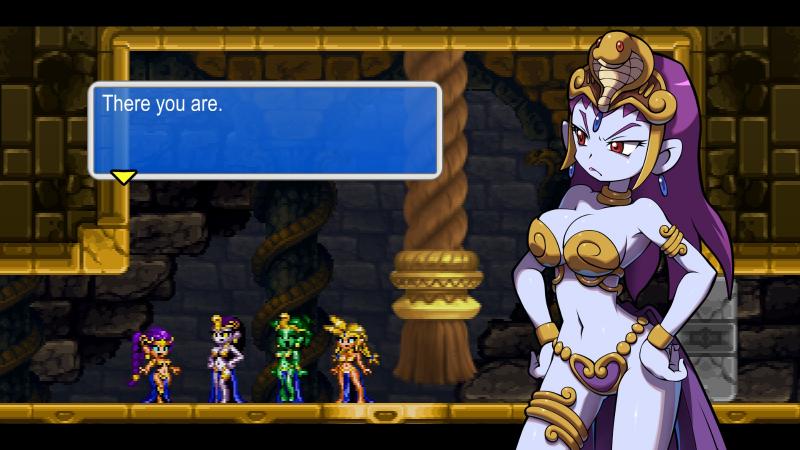Click the "There you are." dialogue box

pos(265,130)
